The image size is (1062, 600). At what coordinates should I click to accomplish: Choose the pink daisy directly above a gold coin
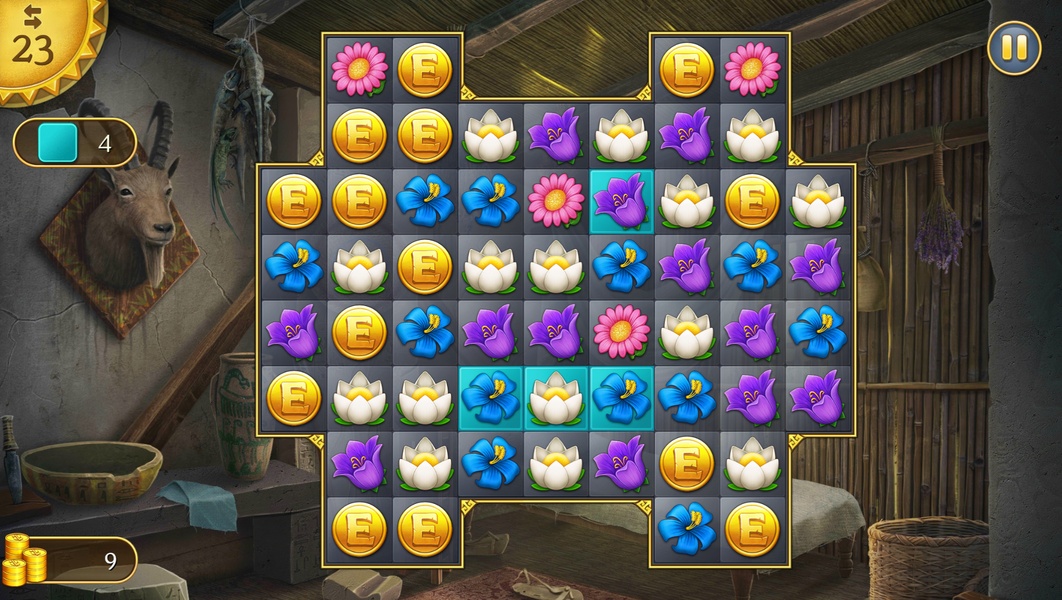359,68
